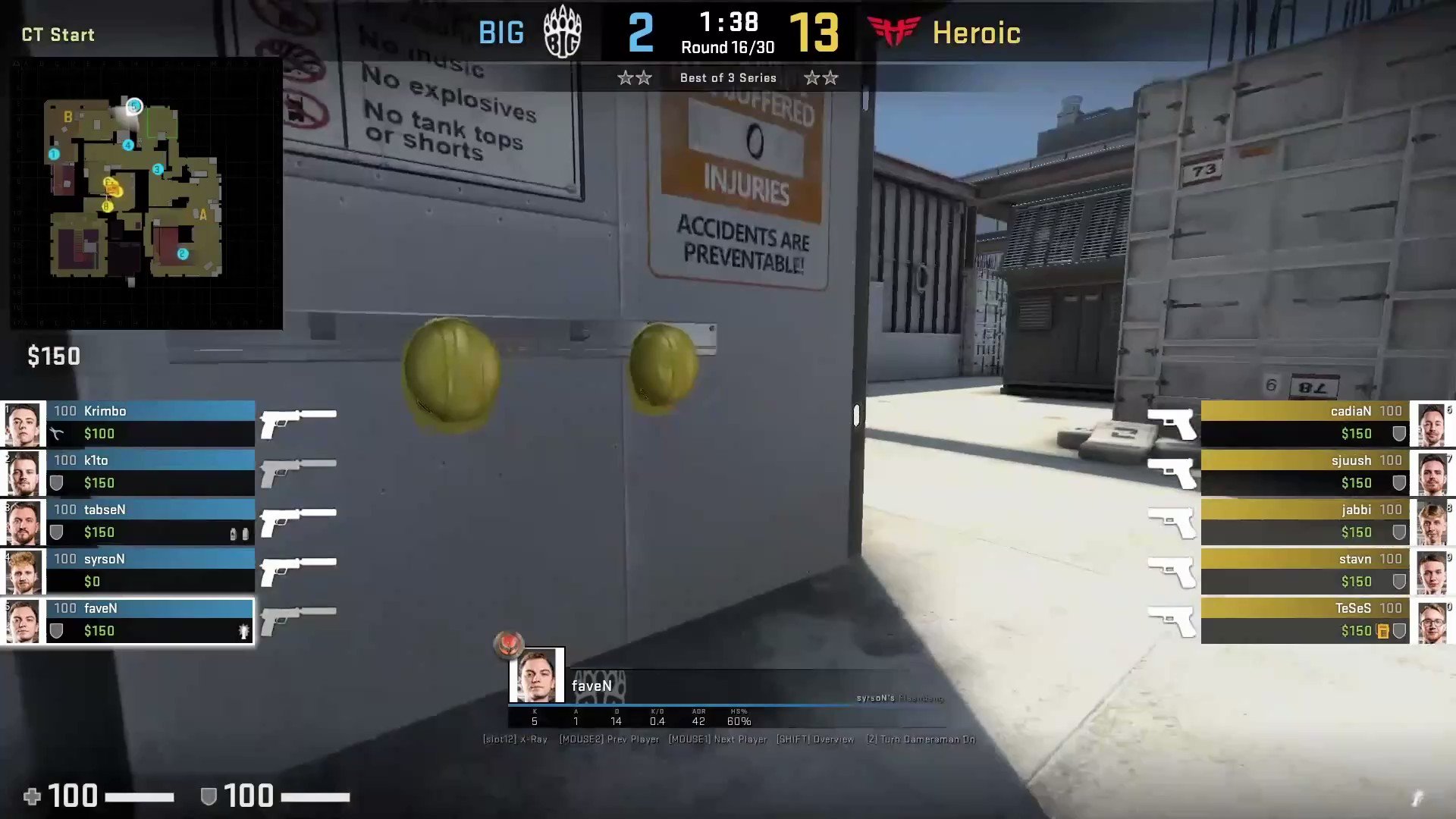Click cadiaN's armor shield icon
This screenshot has width=1456, height=819.
(1399, 433)
